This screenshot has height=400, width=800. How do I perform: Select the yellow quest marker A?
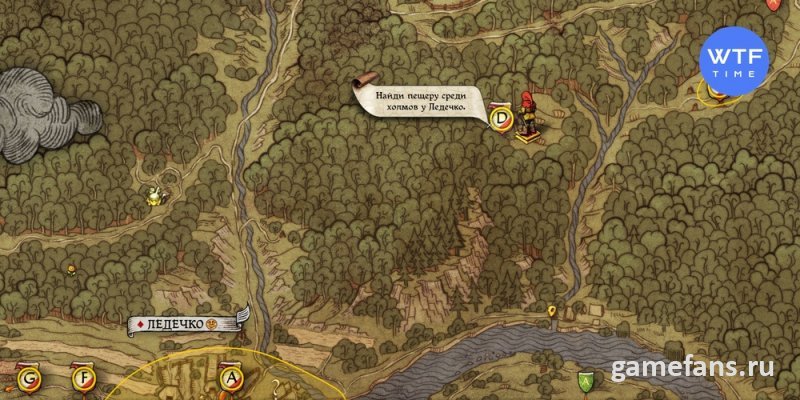[233, 378]
